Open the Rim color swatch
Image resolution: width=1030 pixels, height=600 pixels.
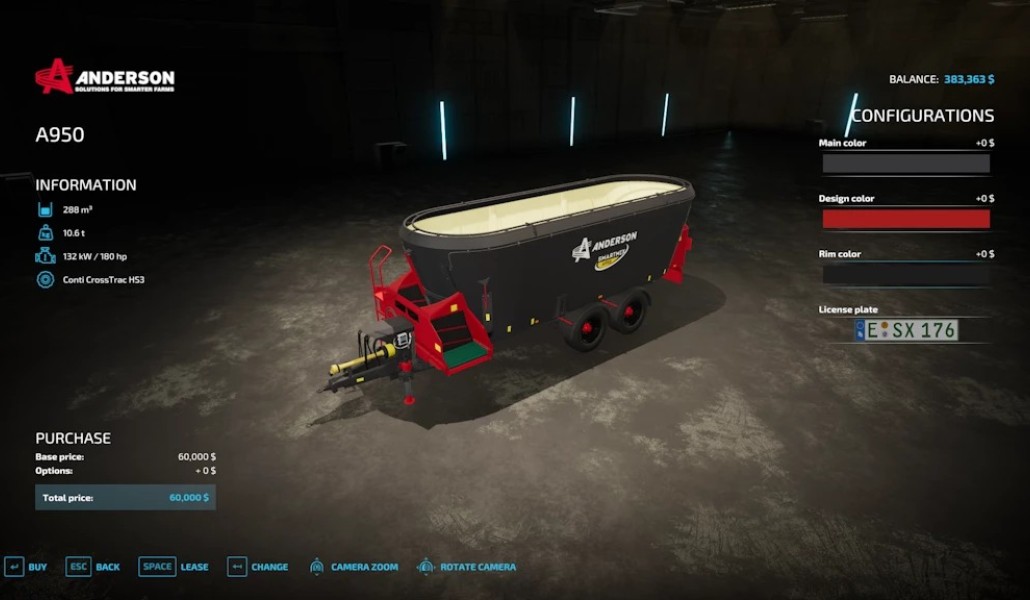click(905, 275)
